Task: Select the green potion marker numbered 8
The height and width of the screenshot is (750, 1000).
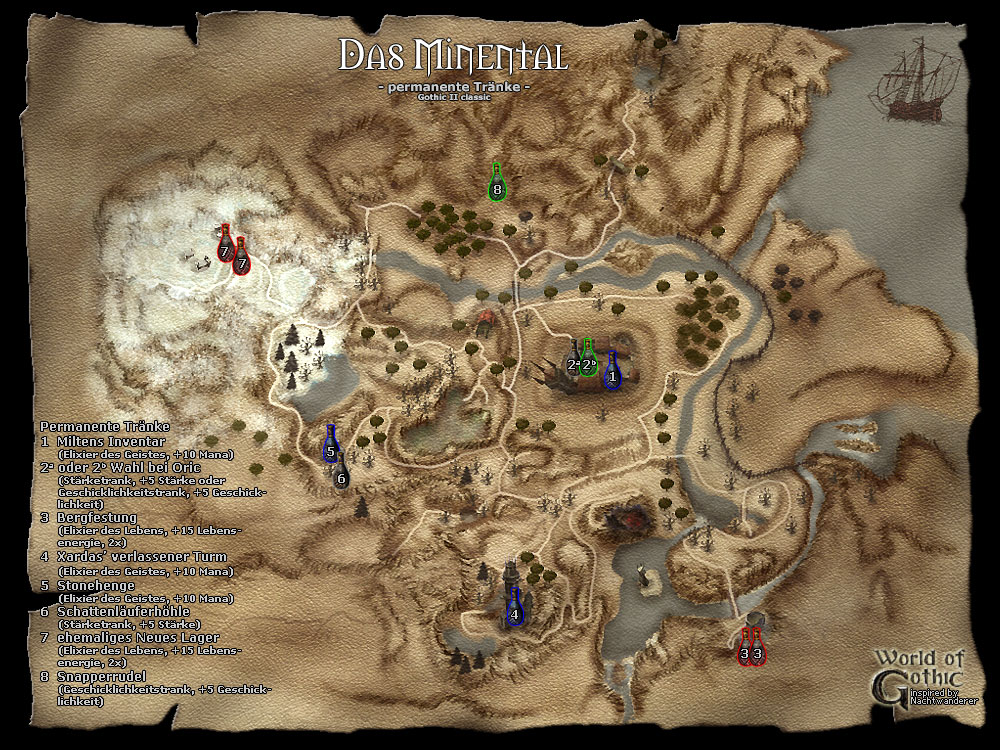Action: point(496,187)
